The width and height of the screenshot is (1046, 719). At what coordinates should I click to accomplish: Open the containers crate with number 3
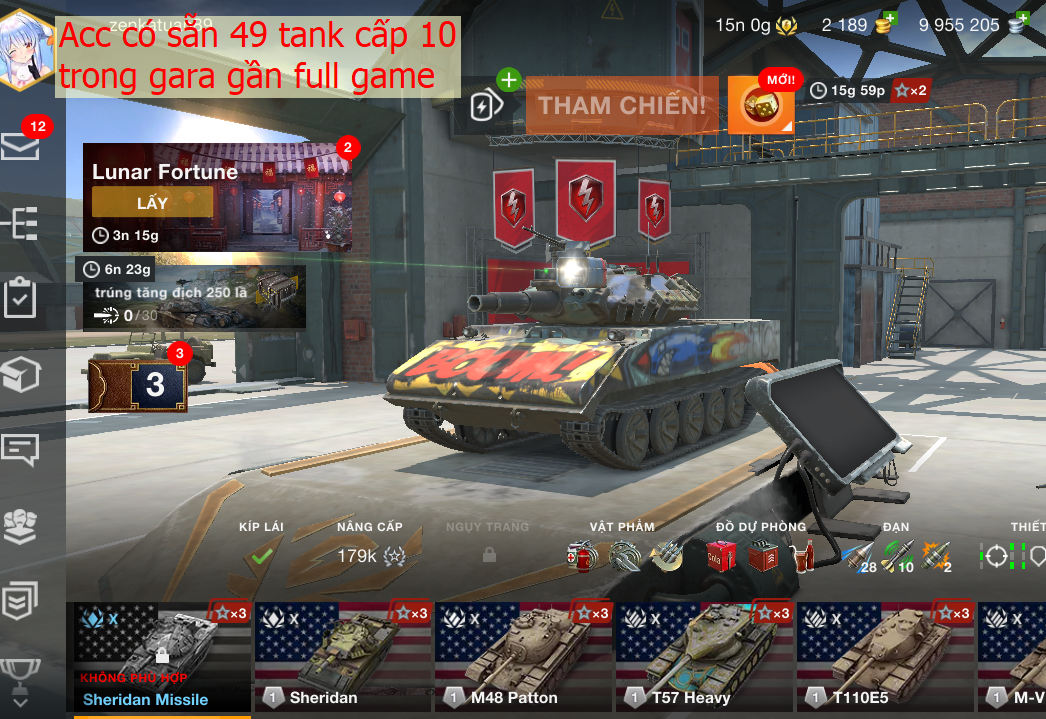point(137,385)
